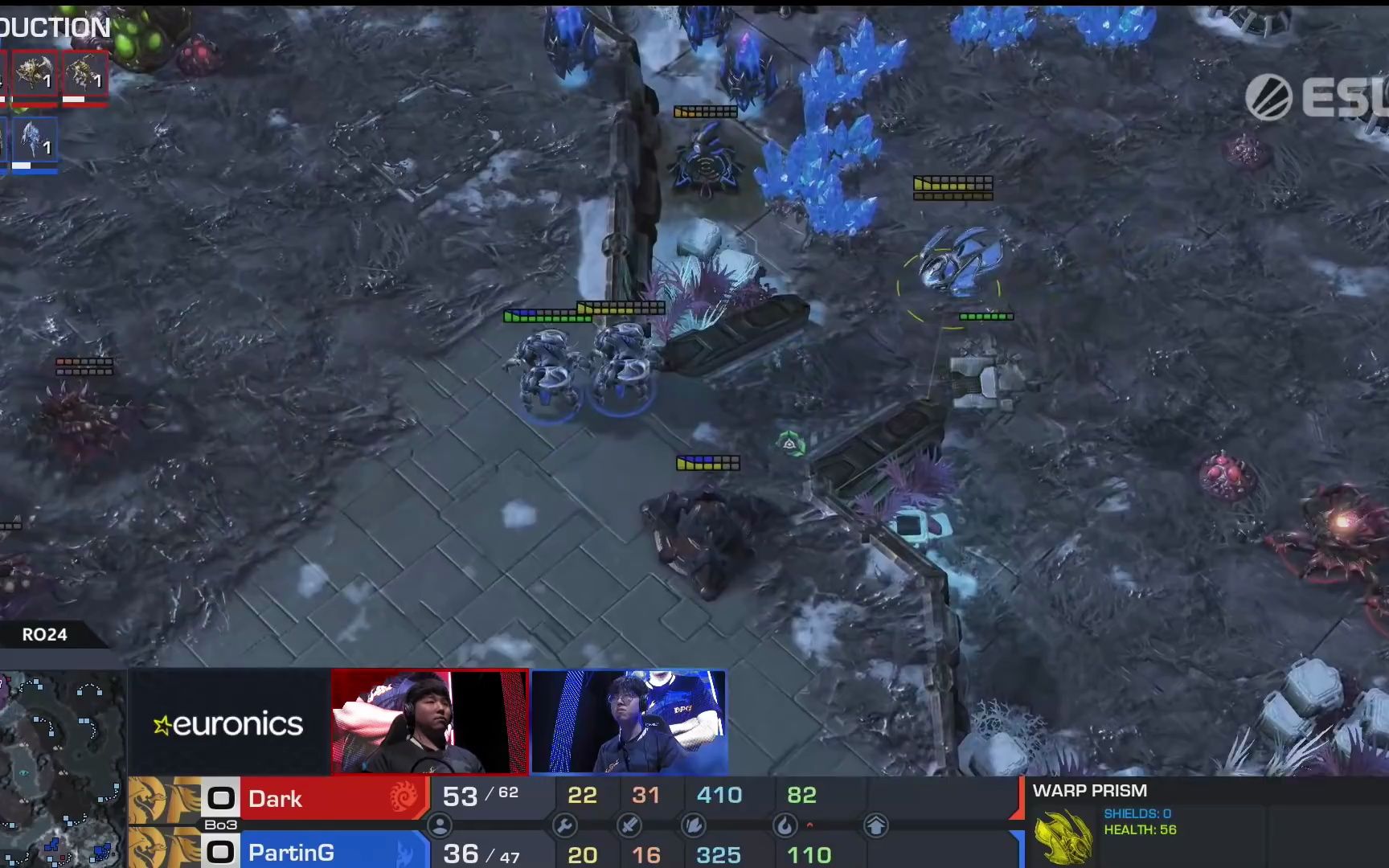Click the flame gas stat icon
Screen dimensions: 1389x868
point(785,825)
